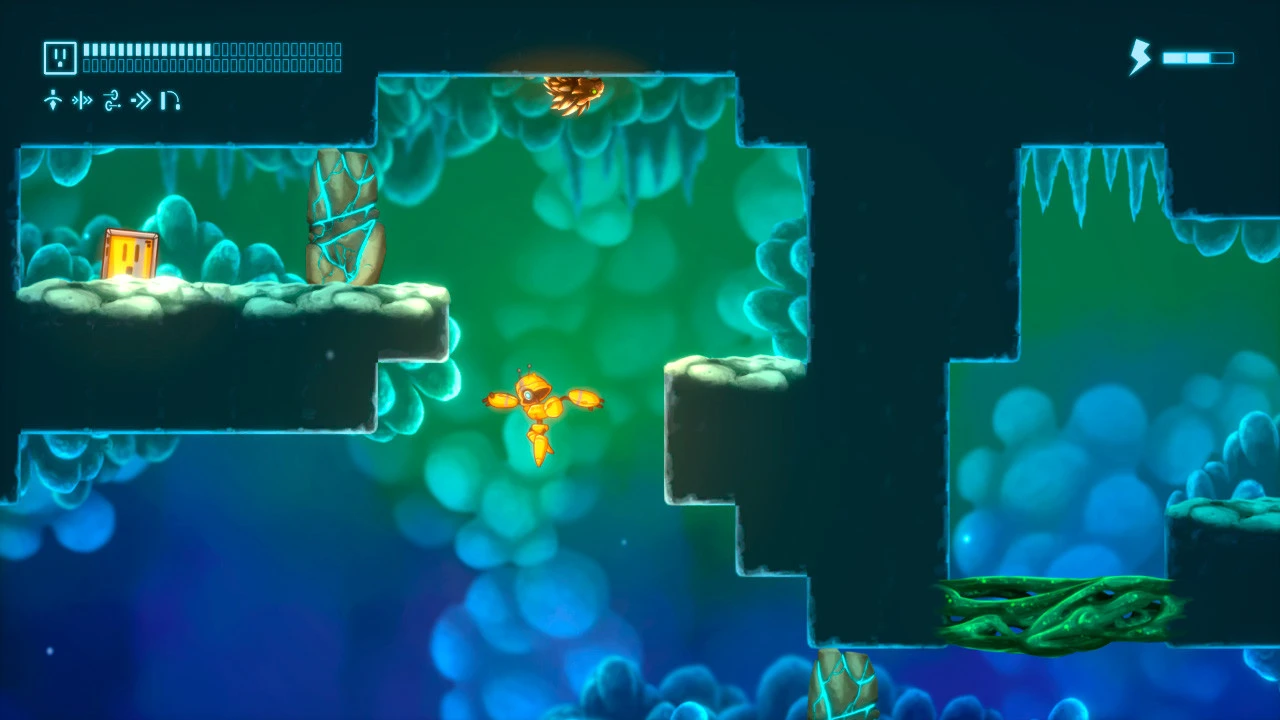This screenshot has width=1280, height=720.
Task: Click the power outlet health icon
Action: (60, 57)
